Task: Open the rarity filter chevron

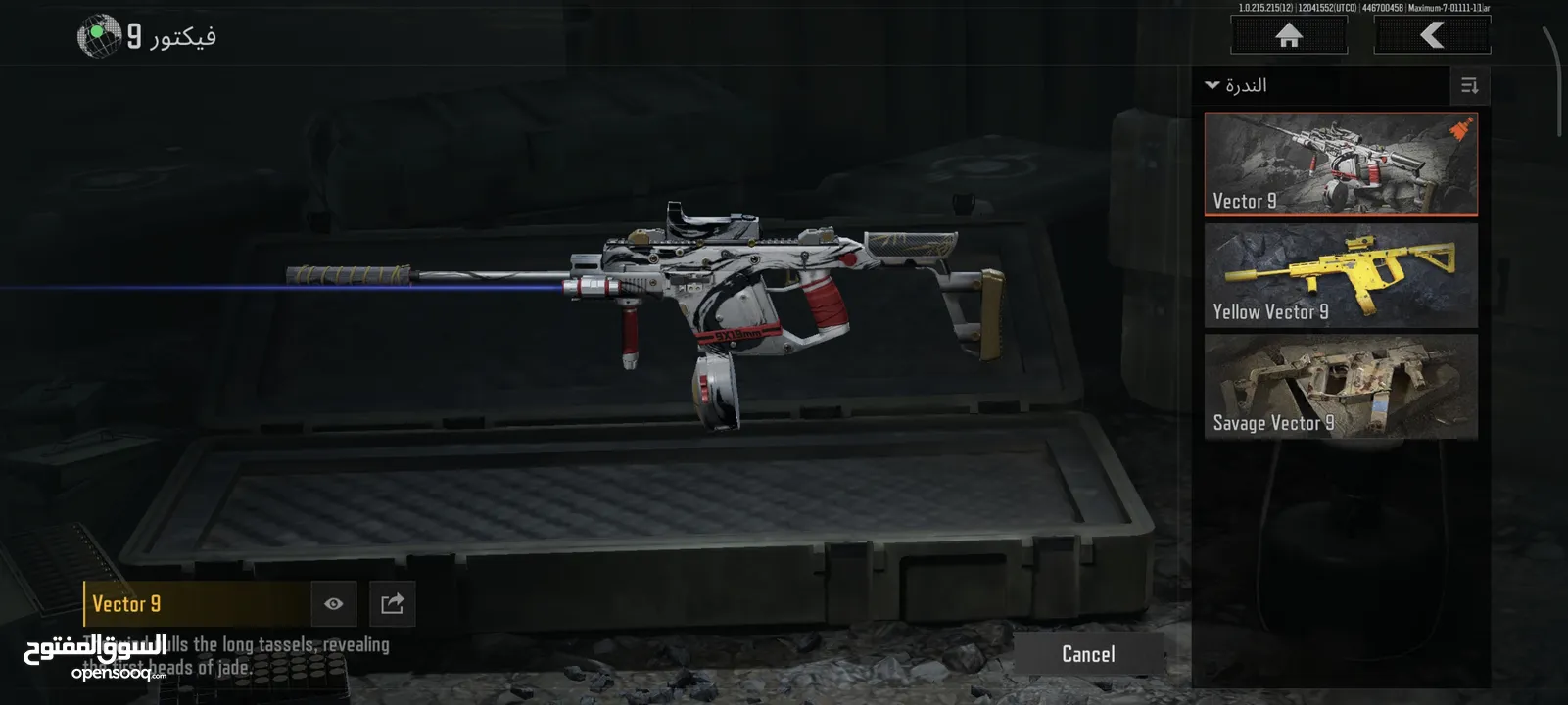Action: [1212, 85]
